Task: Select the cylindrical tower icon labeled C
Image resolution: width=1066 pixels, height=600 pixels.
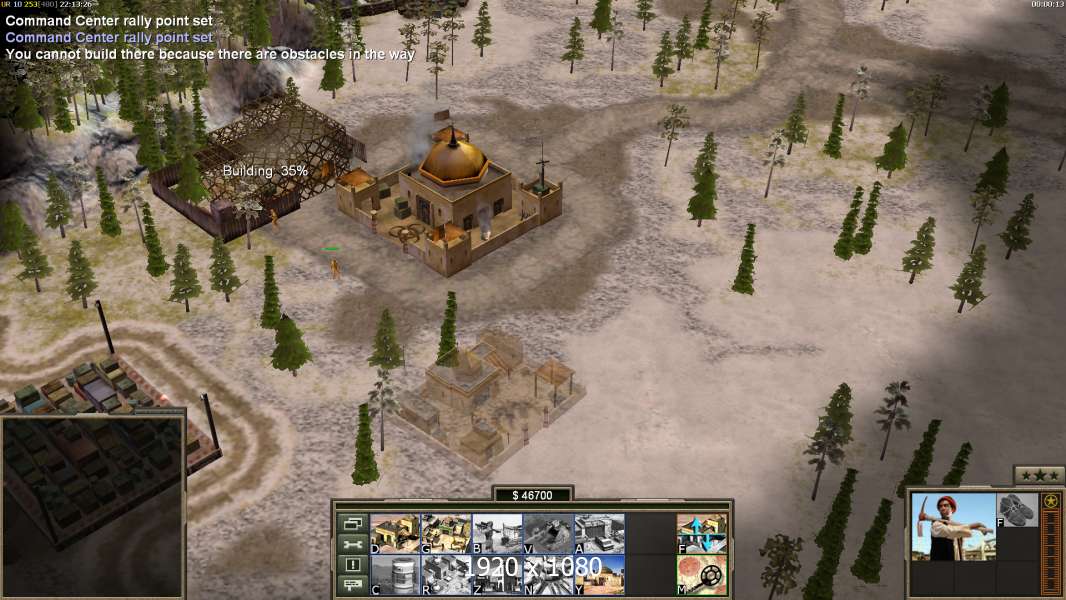Action: pyautogui.click(x=395, y=574)
